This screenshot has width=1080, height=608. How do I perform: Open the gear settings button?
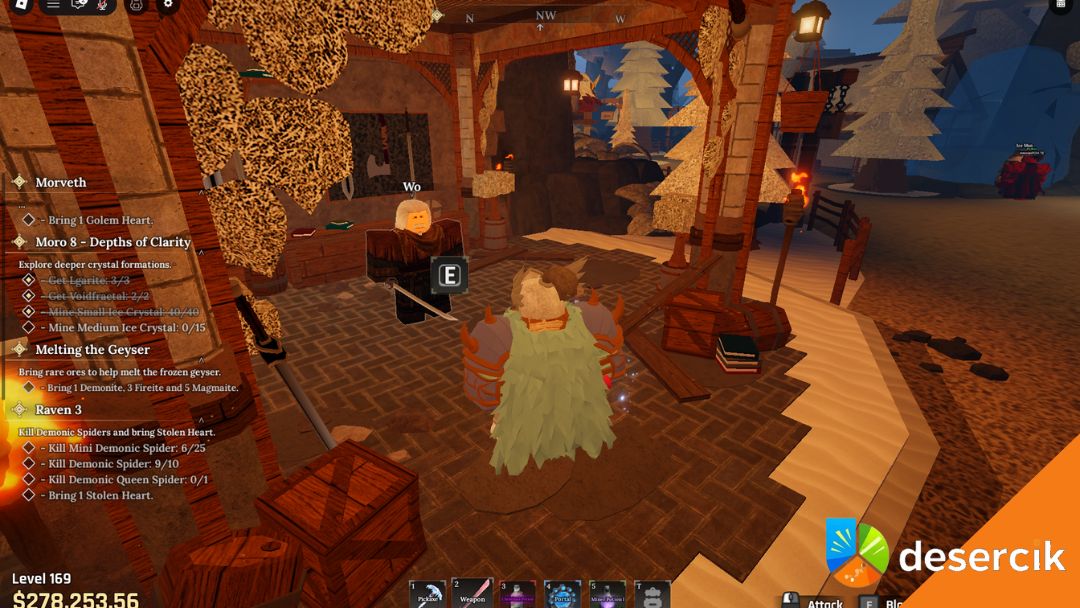tap(168, 4)
